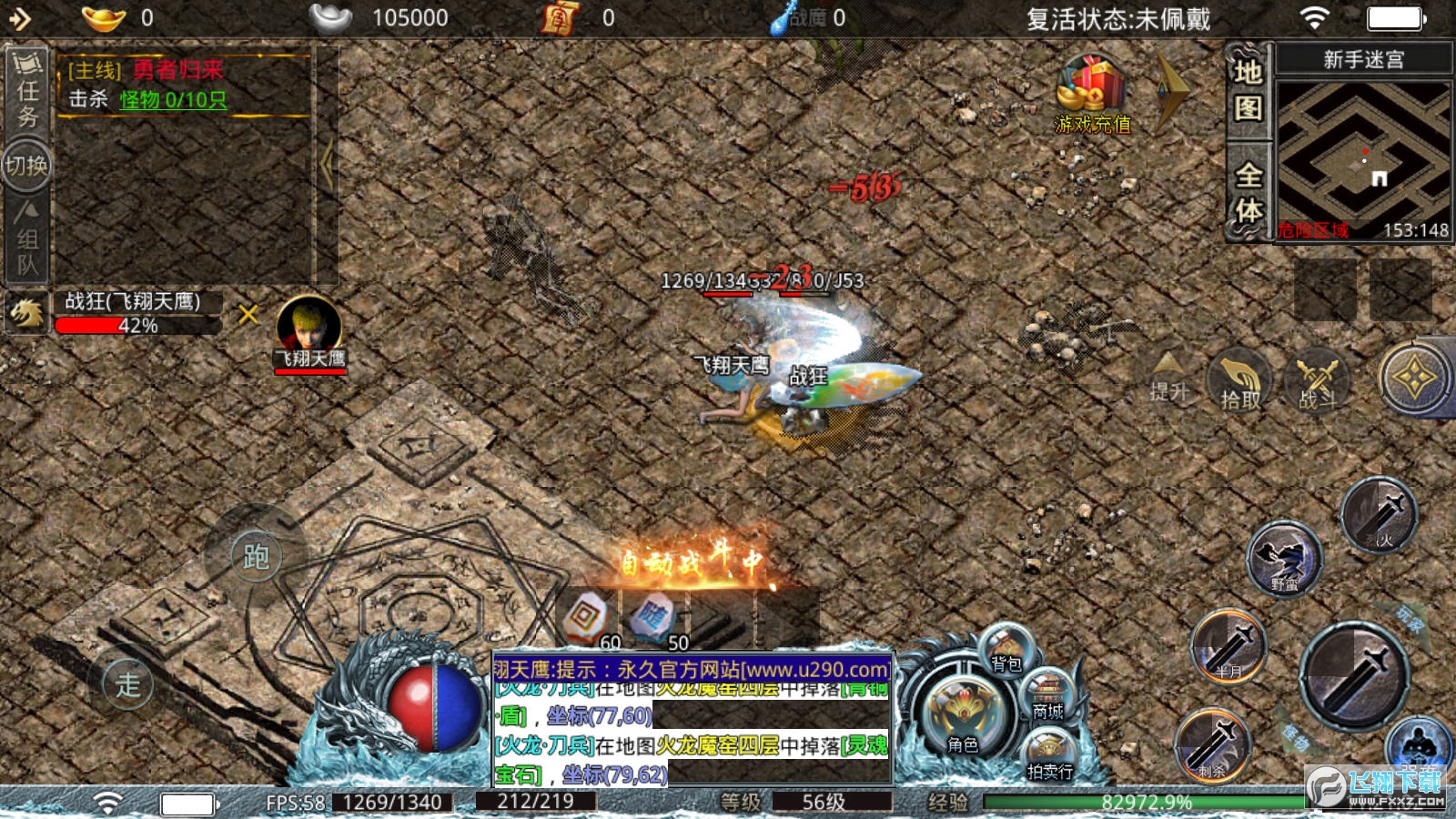Switch movement to 跑 run mode
Image resolution: width=1456 pixels, height=819 pixels.
256,556
